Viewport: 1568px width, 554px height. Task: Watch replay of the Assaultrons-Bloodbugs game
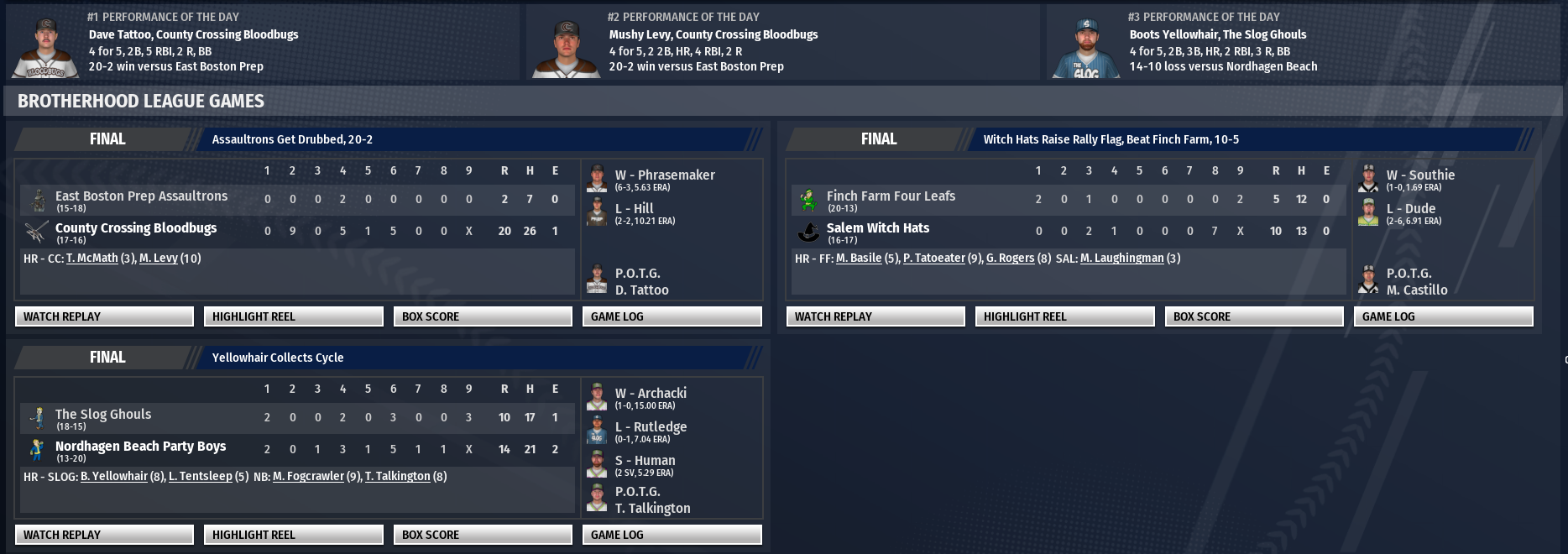coord(104,316)
